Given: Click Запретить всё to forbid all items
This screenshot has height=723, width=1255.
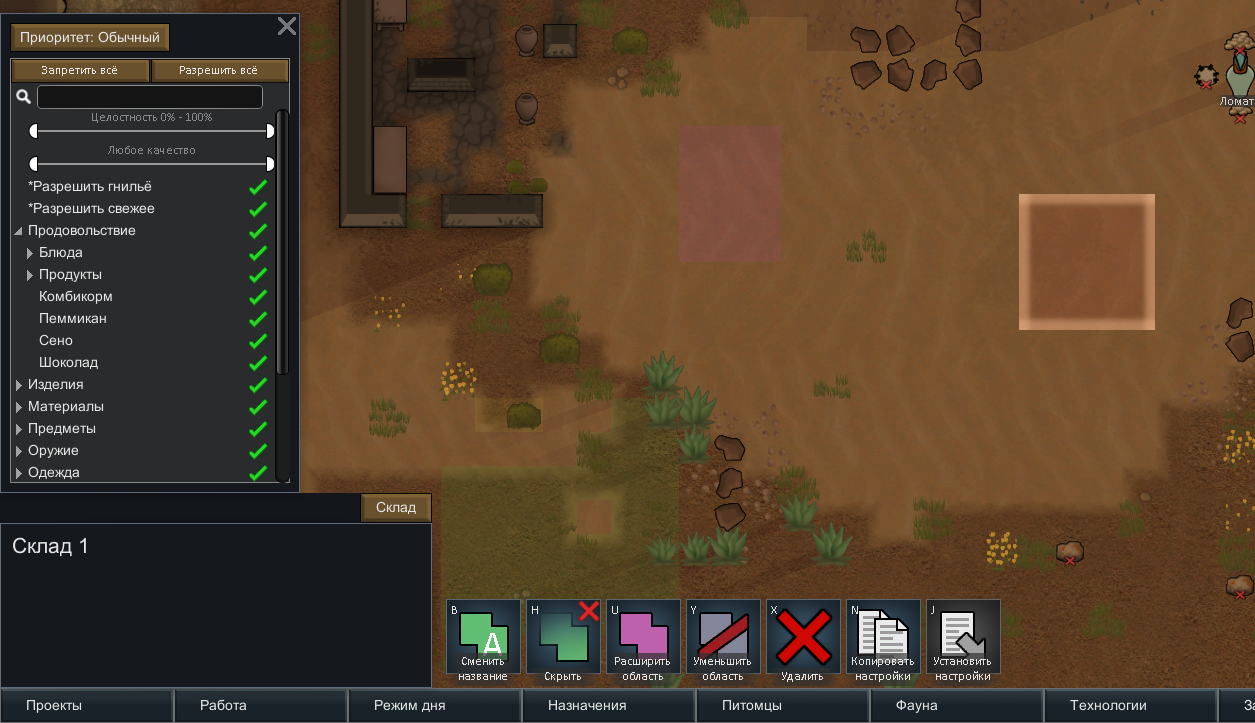Looking at the screenshot, I should 79,71.
